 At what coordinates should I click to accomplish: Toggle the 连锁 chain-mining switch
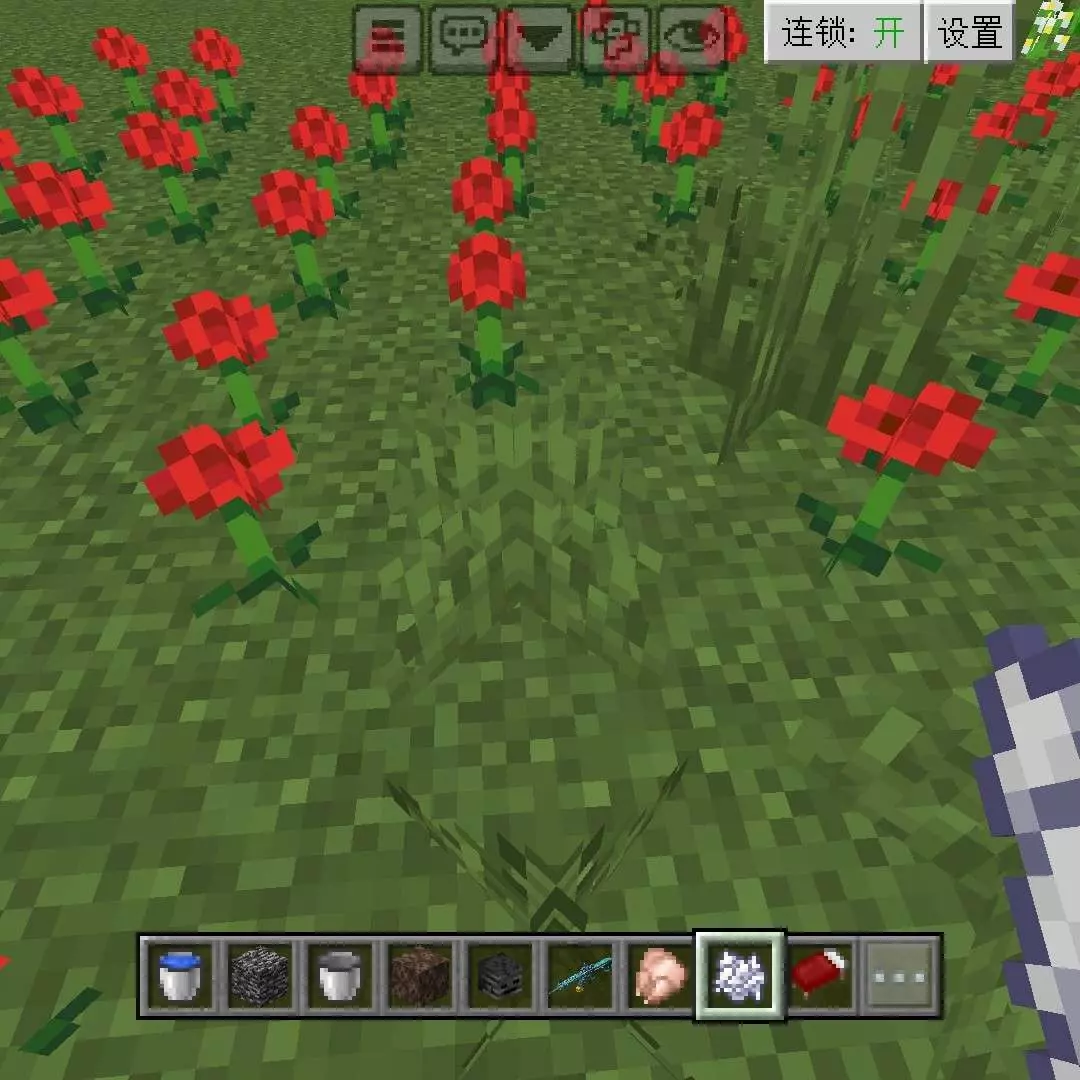[x=843, y=33]
